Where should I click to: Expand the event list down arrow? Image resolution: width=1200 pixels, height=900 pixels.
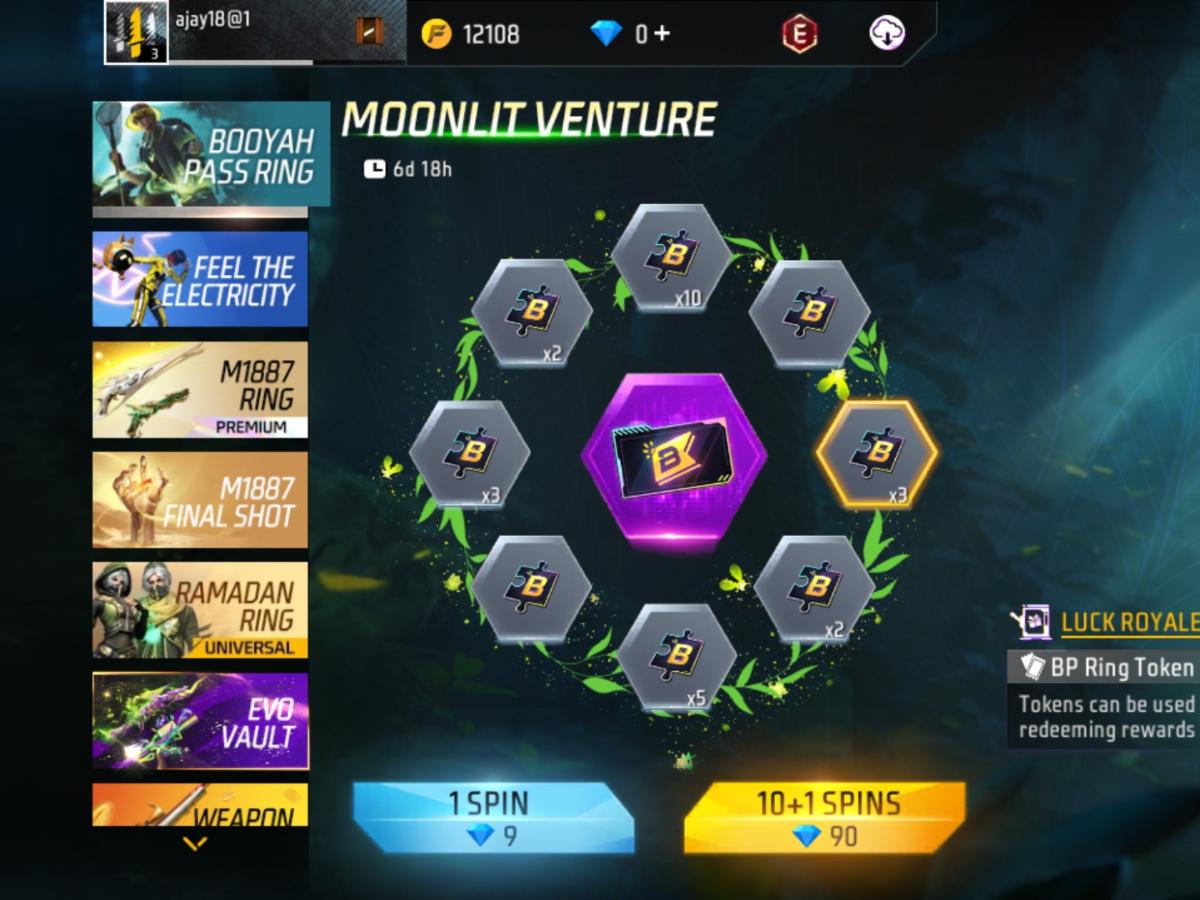click(x=196, y=844)
